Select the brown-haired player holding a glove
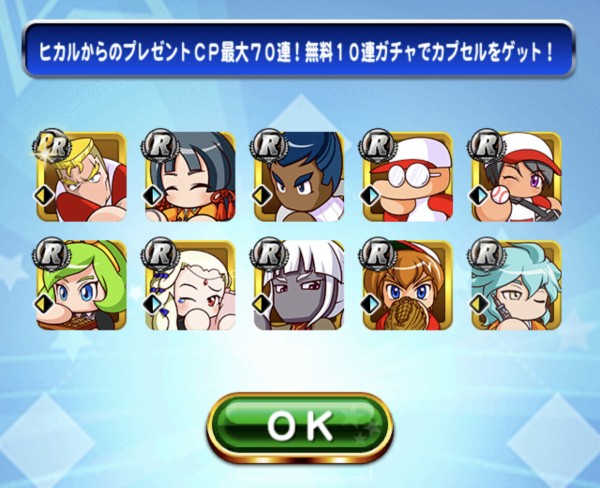Screen dimensions: 600x488 tap(407, 285)
